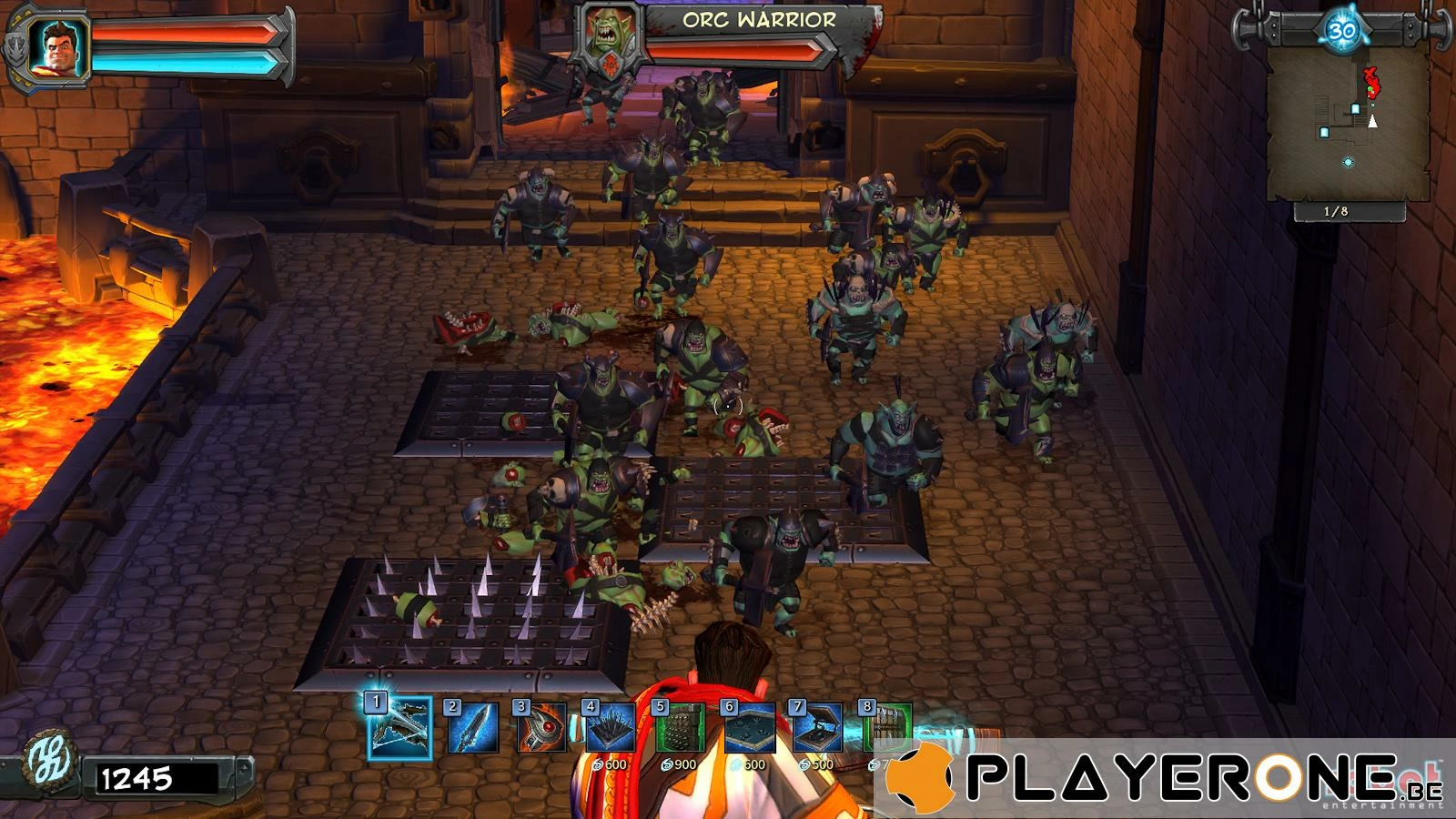Click the hero portrait

click(x=57, y=45)
